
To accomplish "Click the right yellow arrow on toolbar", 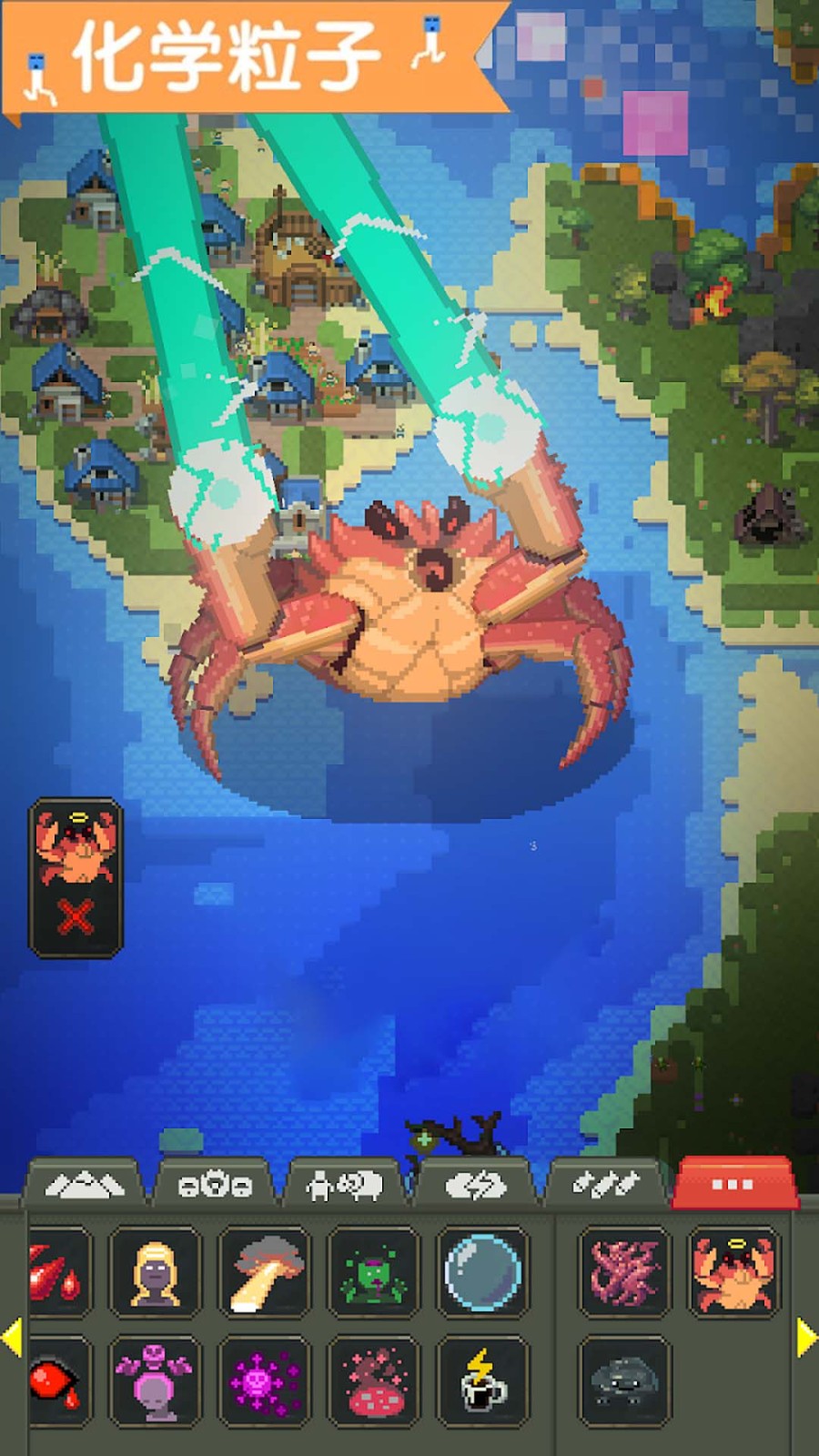I will click(806, 1338).
